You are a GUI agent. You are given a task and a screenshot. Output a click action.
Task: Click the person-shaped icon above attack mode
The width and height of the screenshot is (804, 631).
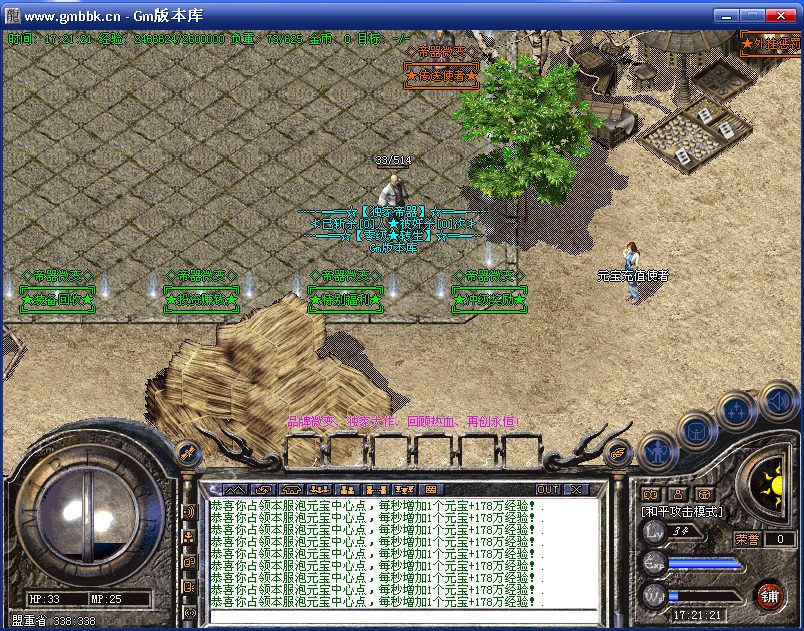pos(677,494)
